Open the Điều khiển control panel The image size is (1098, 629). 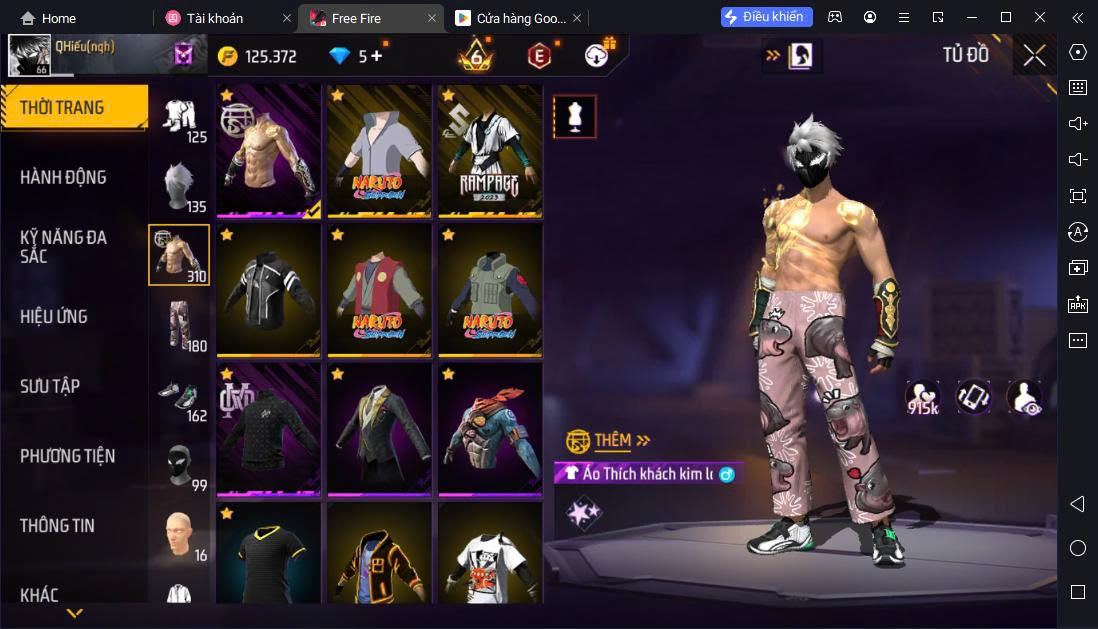click(767, 17)
